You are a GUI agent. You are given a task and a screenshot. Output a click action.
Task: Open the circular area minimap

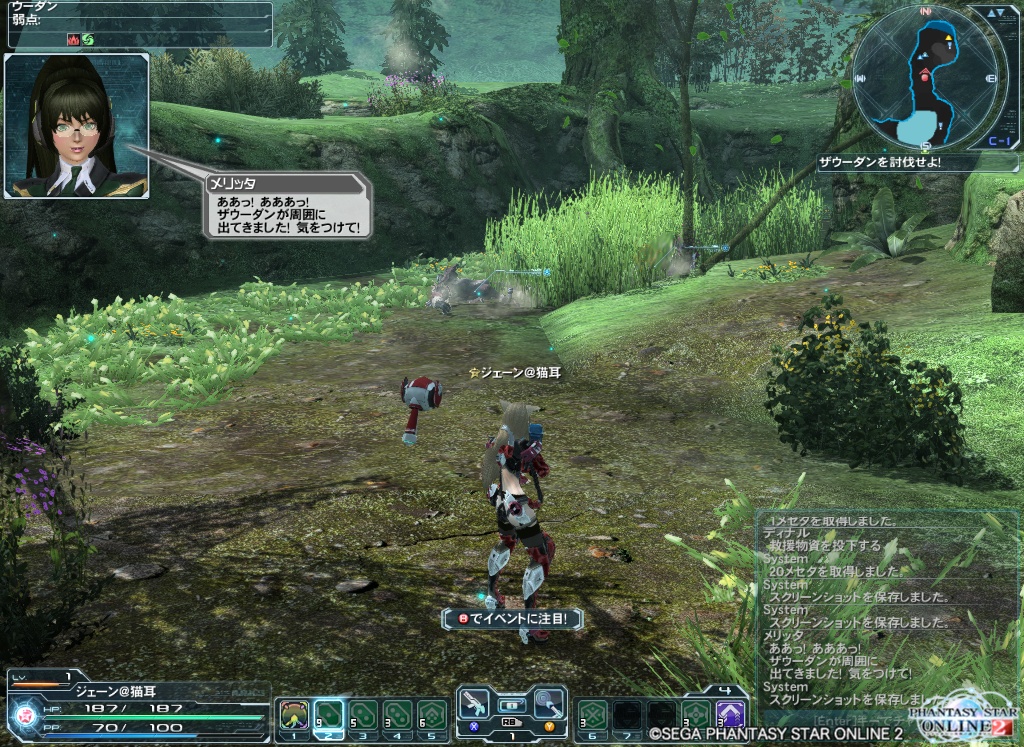[x=925, y=77]
